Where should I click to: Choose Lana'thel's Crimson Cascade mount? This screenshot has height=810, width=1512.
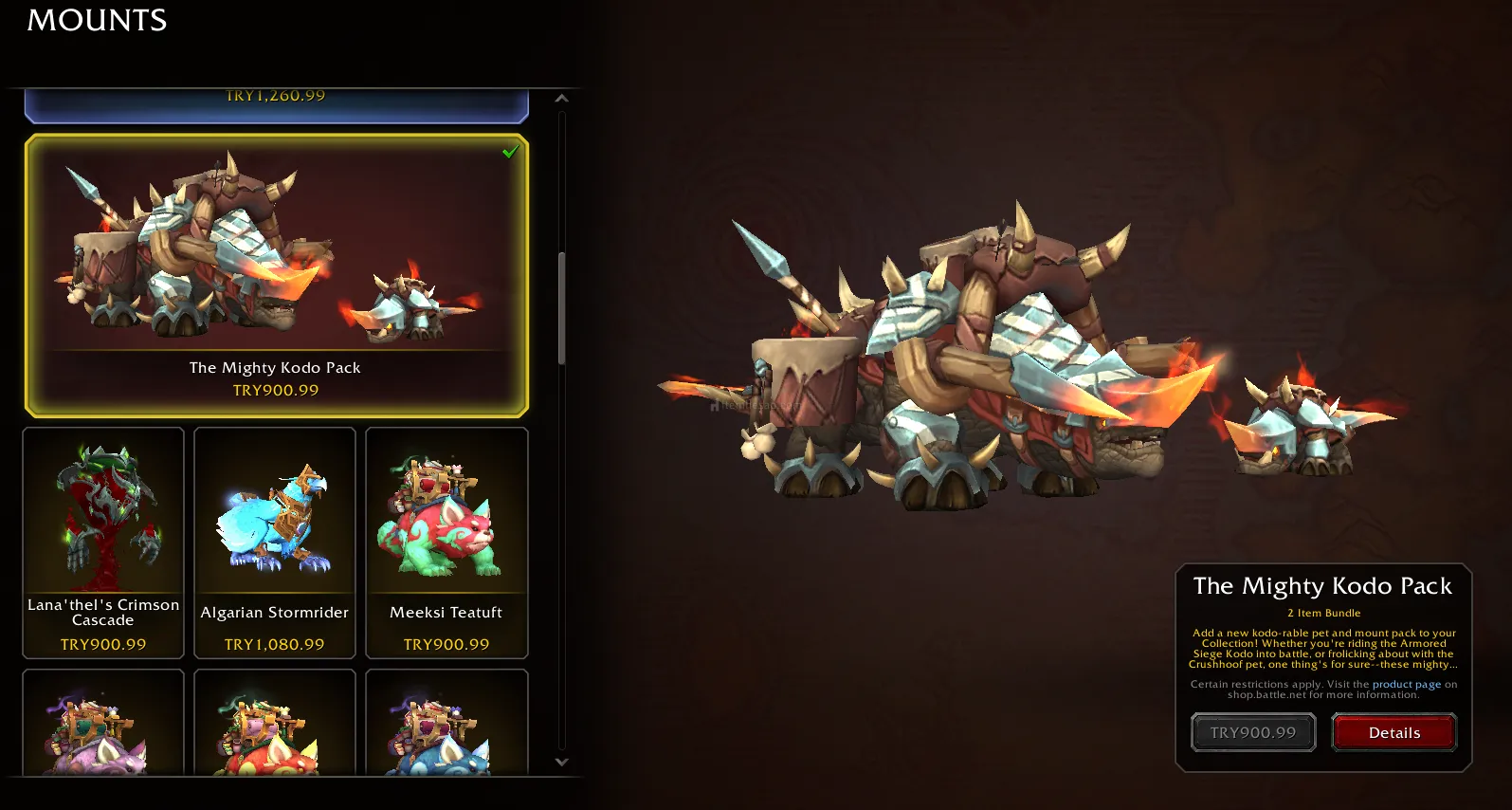click(x=103, y=542)
